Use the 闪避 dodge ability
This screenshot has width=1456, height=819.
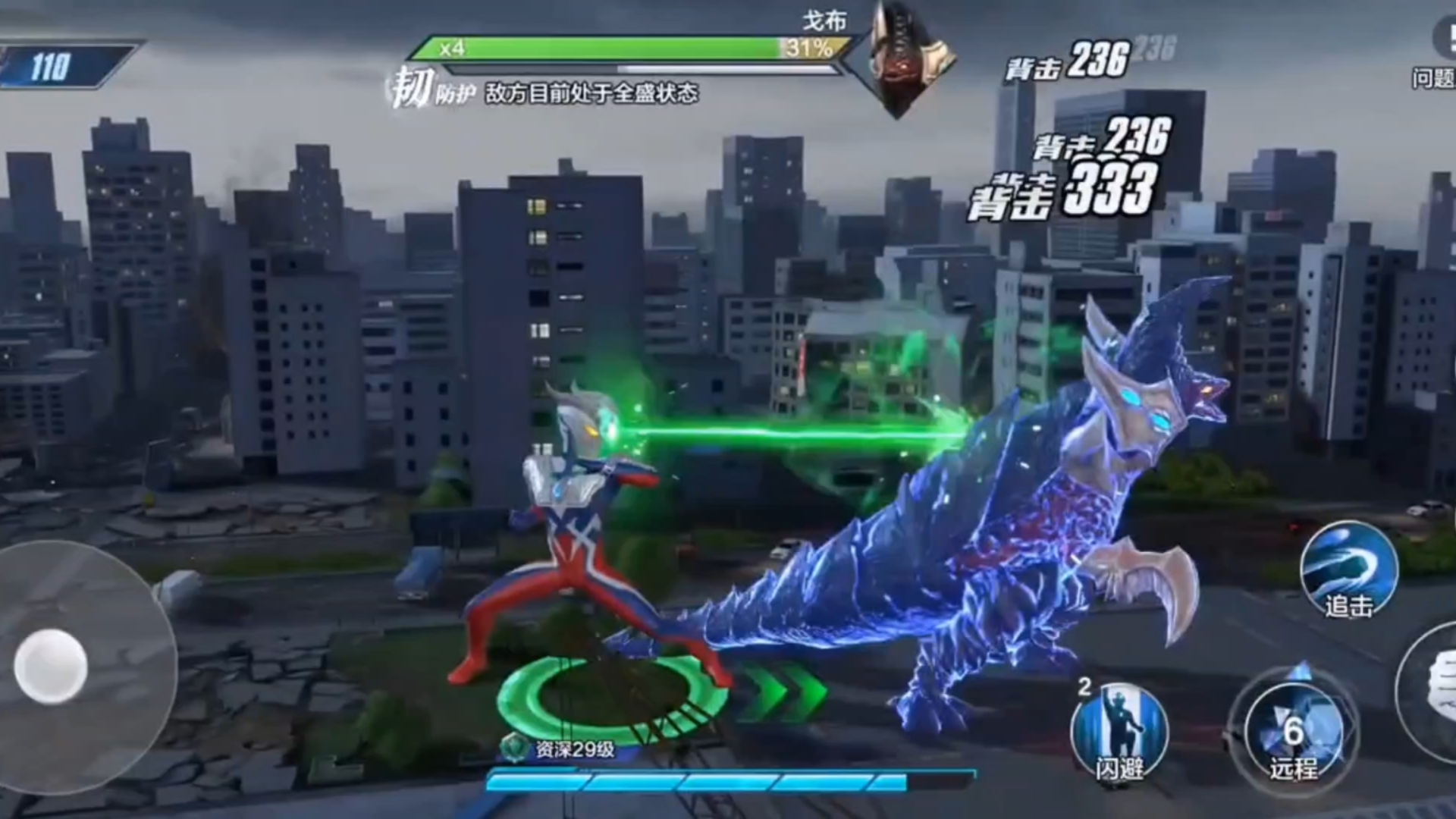pos(1119,733)
